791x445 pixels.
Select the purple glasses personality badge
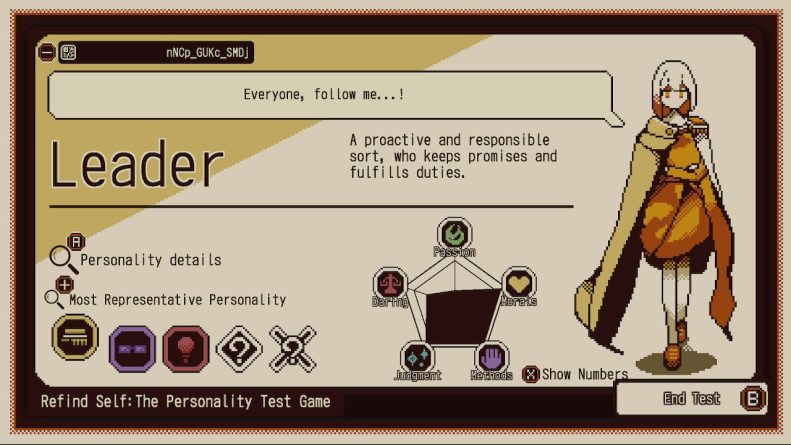(132, 348)
